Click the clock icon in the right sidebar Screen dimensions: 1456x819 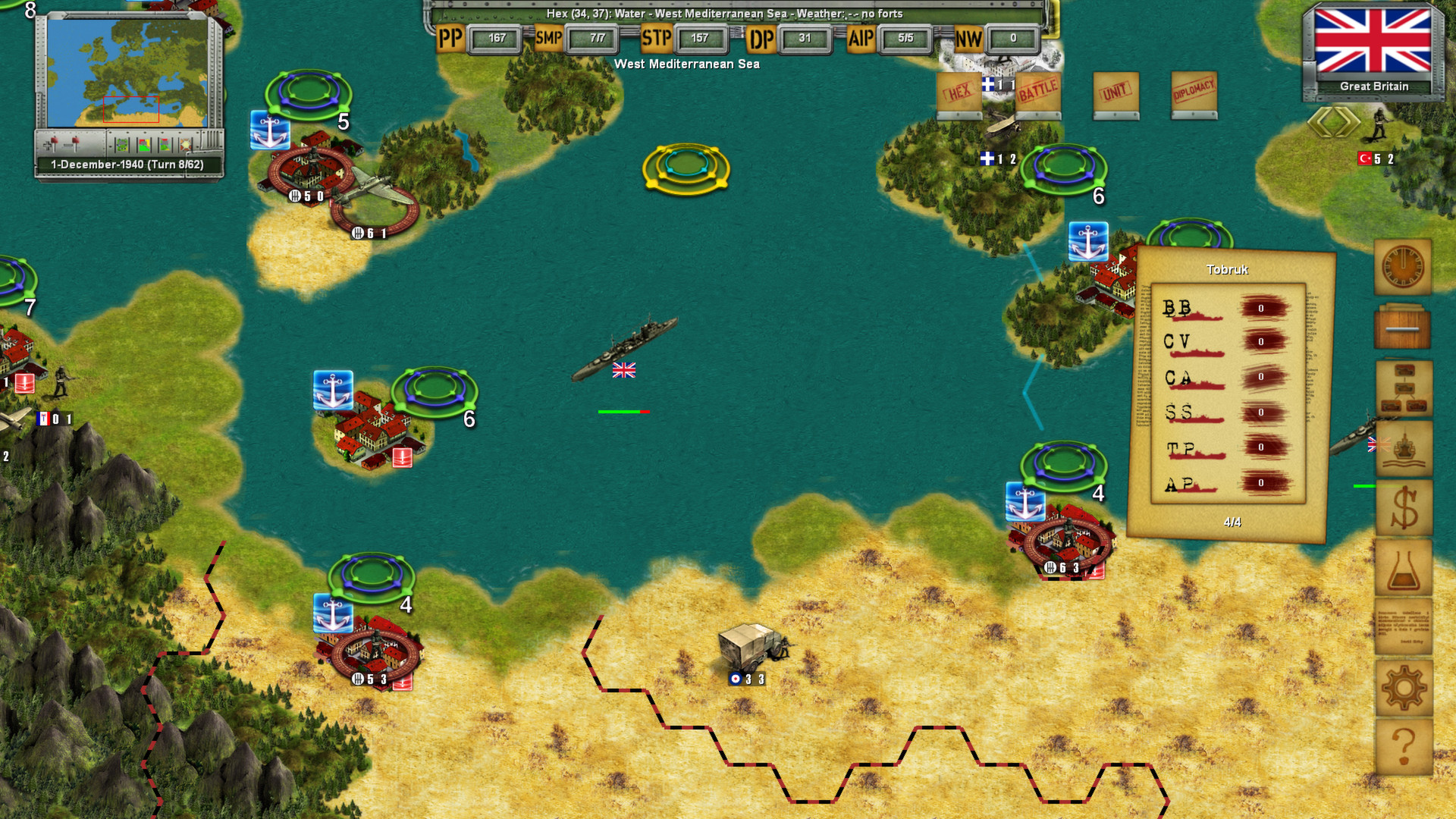tap(1403, 265)
